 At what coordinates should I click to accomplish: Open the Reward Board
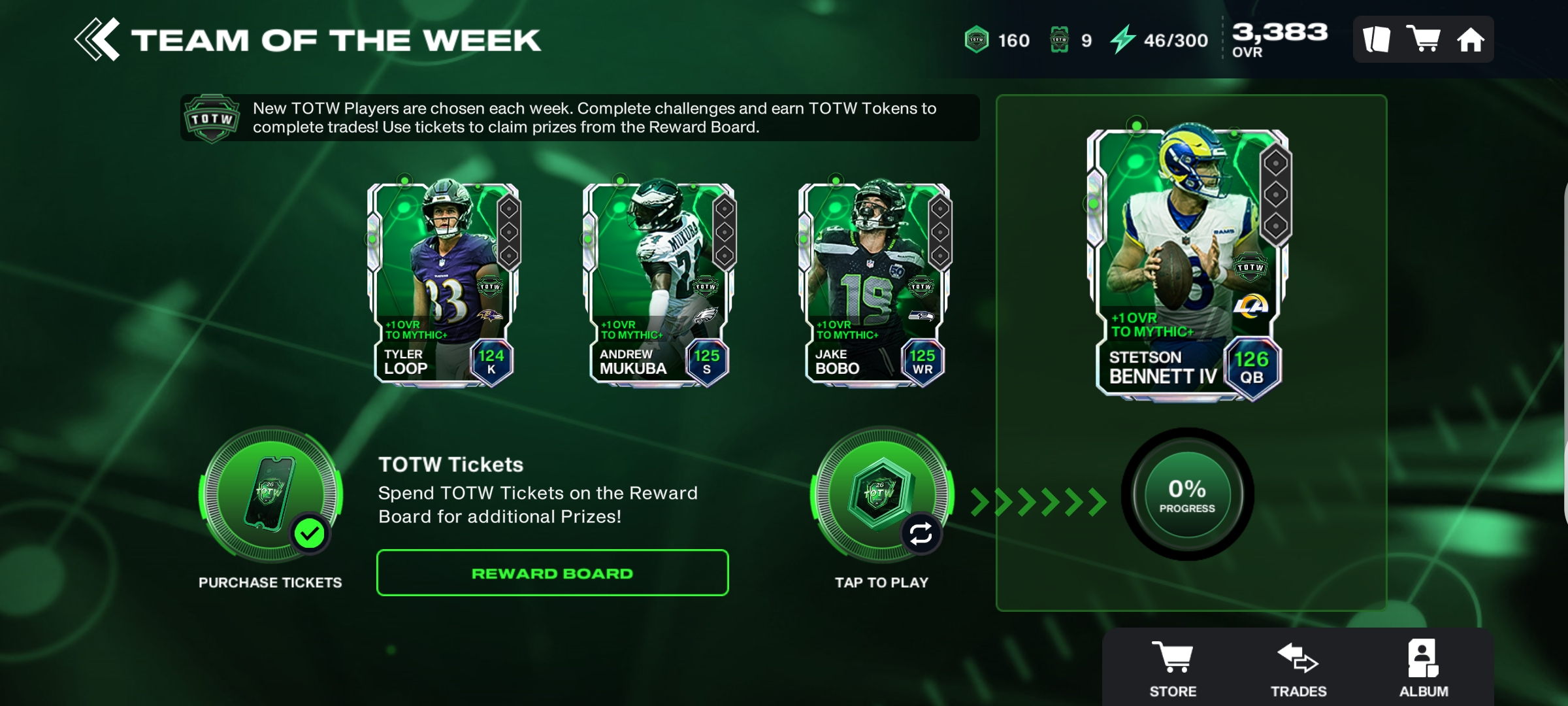pos(552,573)
